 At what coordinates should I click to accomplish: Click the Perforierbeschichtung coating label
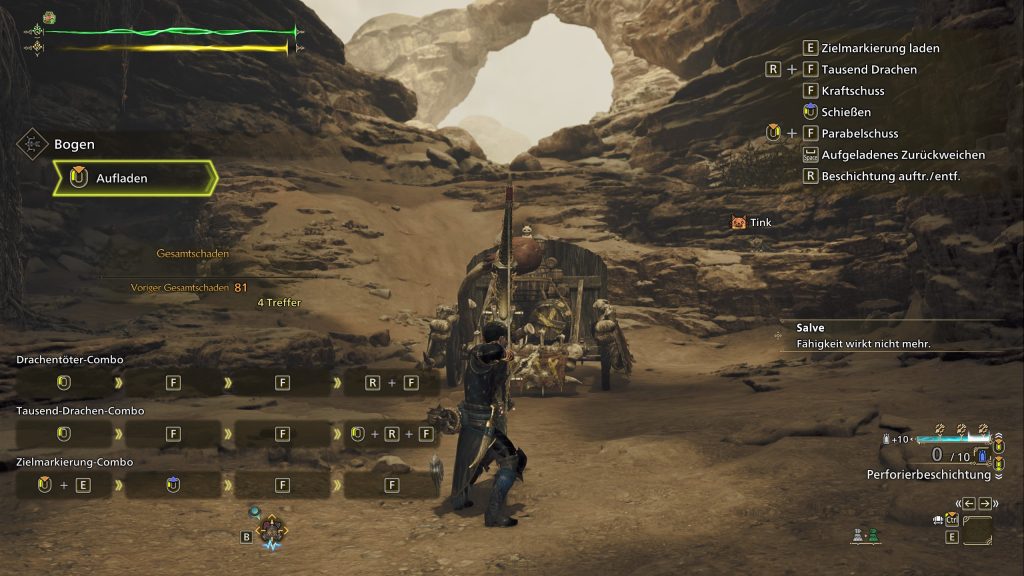point(927,475)
